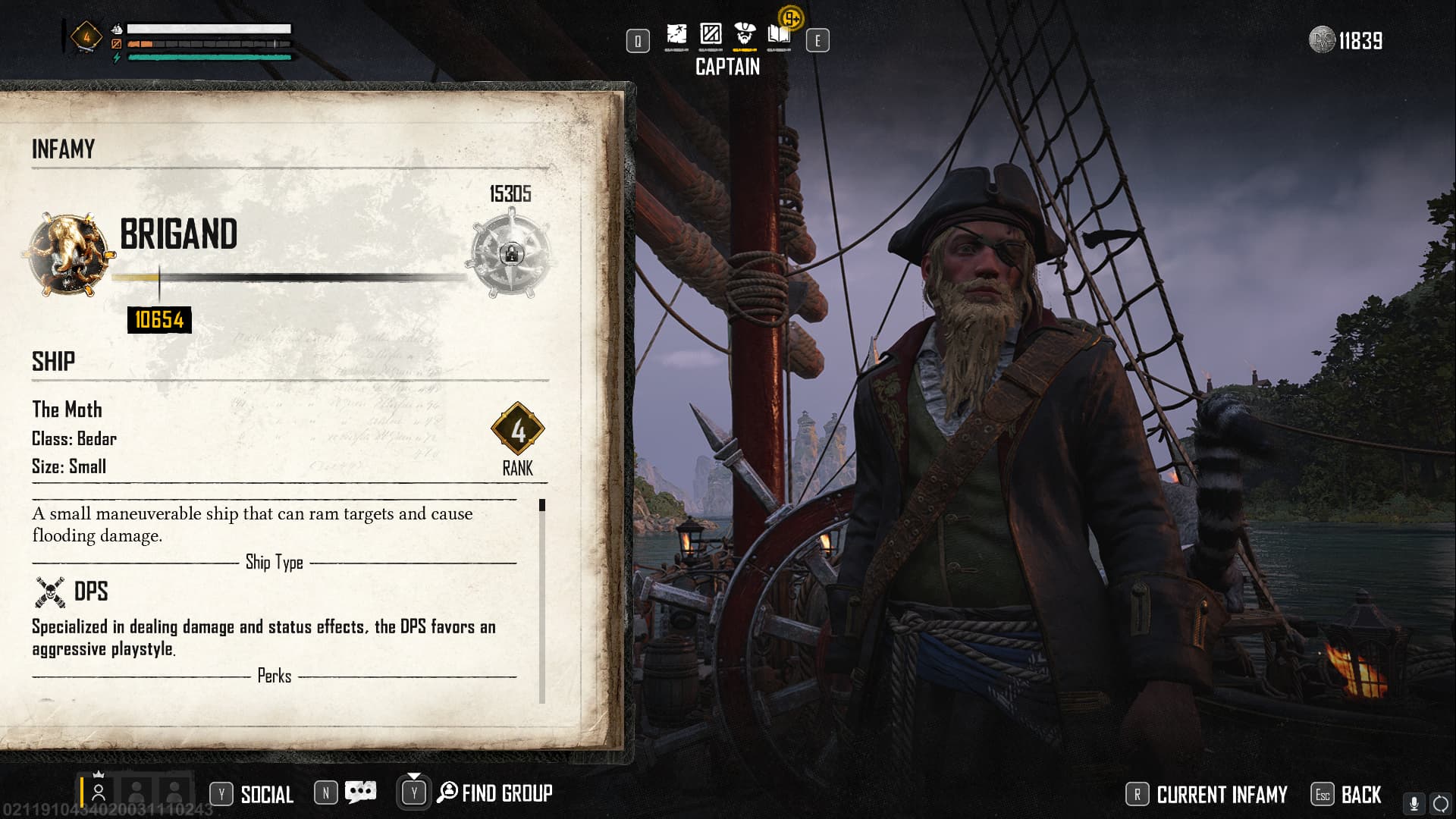The image size is (1456, 819).
Task: Click the silver currency coin icon
Action: [x=1322, y=40]
